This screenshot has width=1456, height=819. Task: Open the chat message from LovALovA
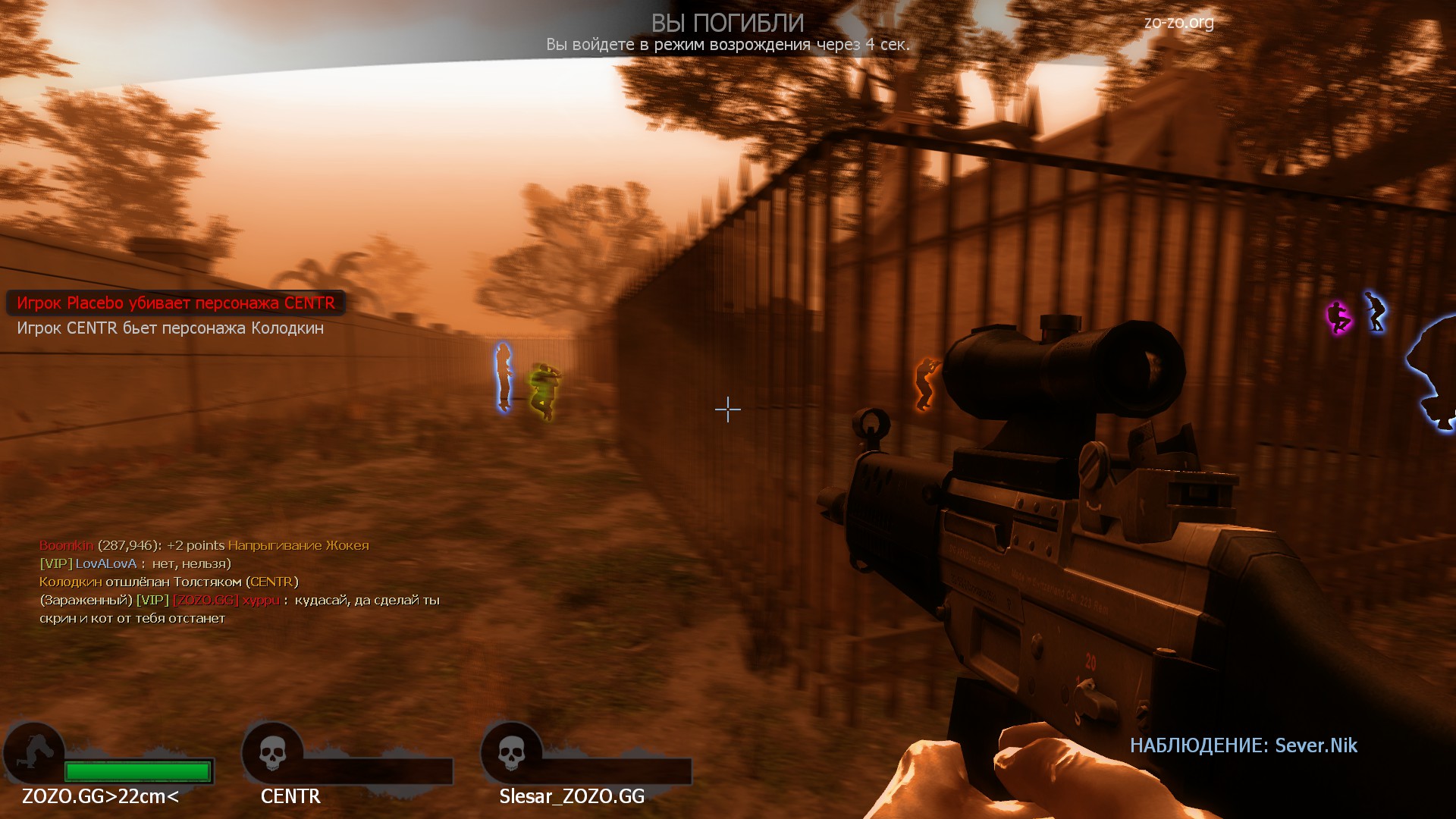(x=135, y=563)
